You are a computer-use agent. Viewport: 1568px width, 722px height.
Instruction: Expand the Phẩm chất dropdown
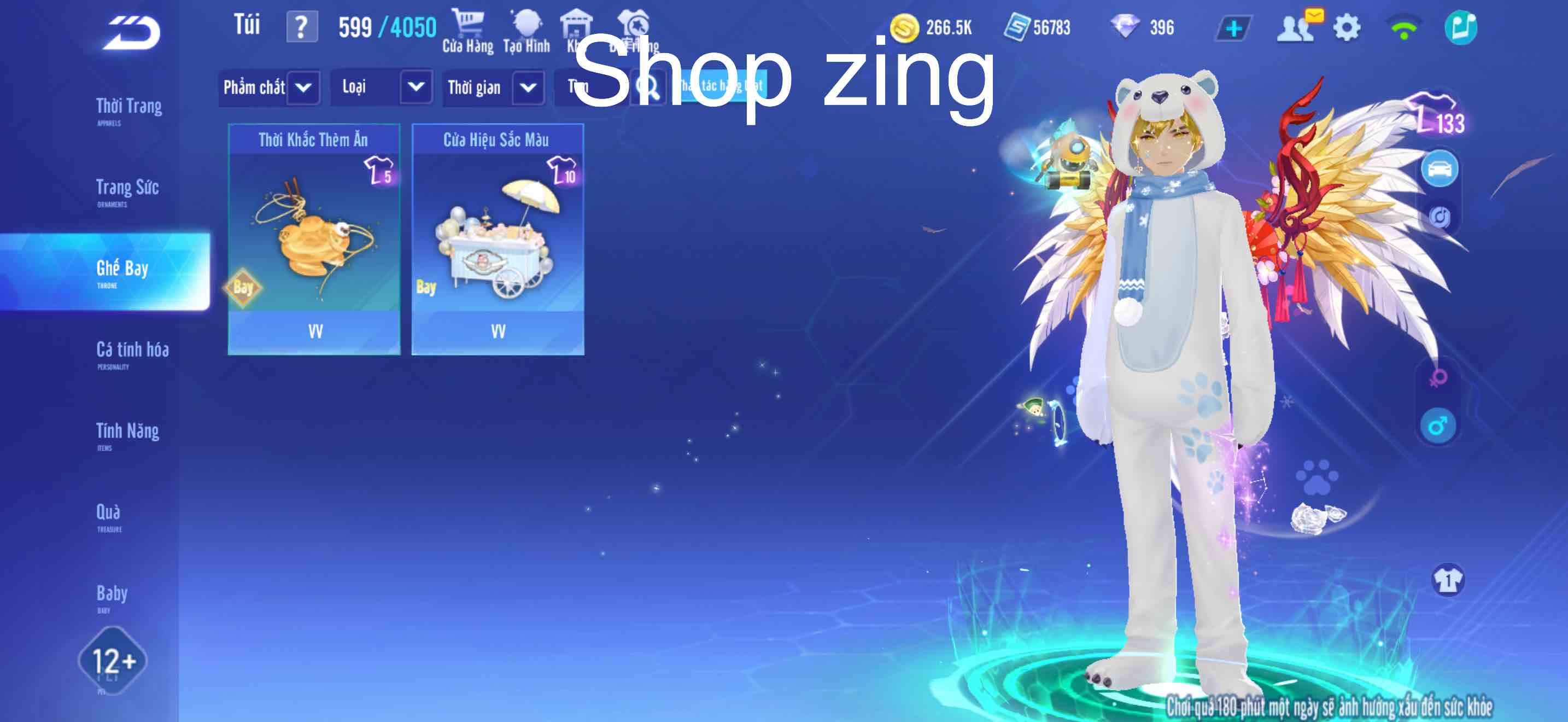[268, 88]
